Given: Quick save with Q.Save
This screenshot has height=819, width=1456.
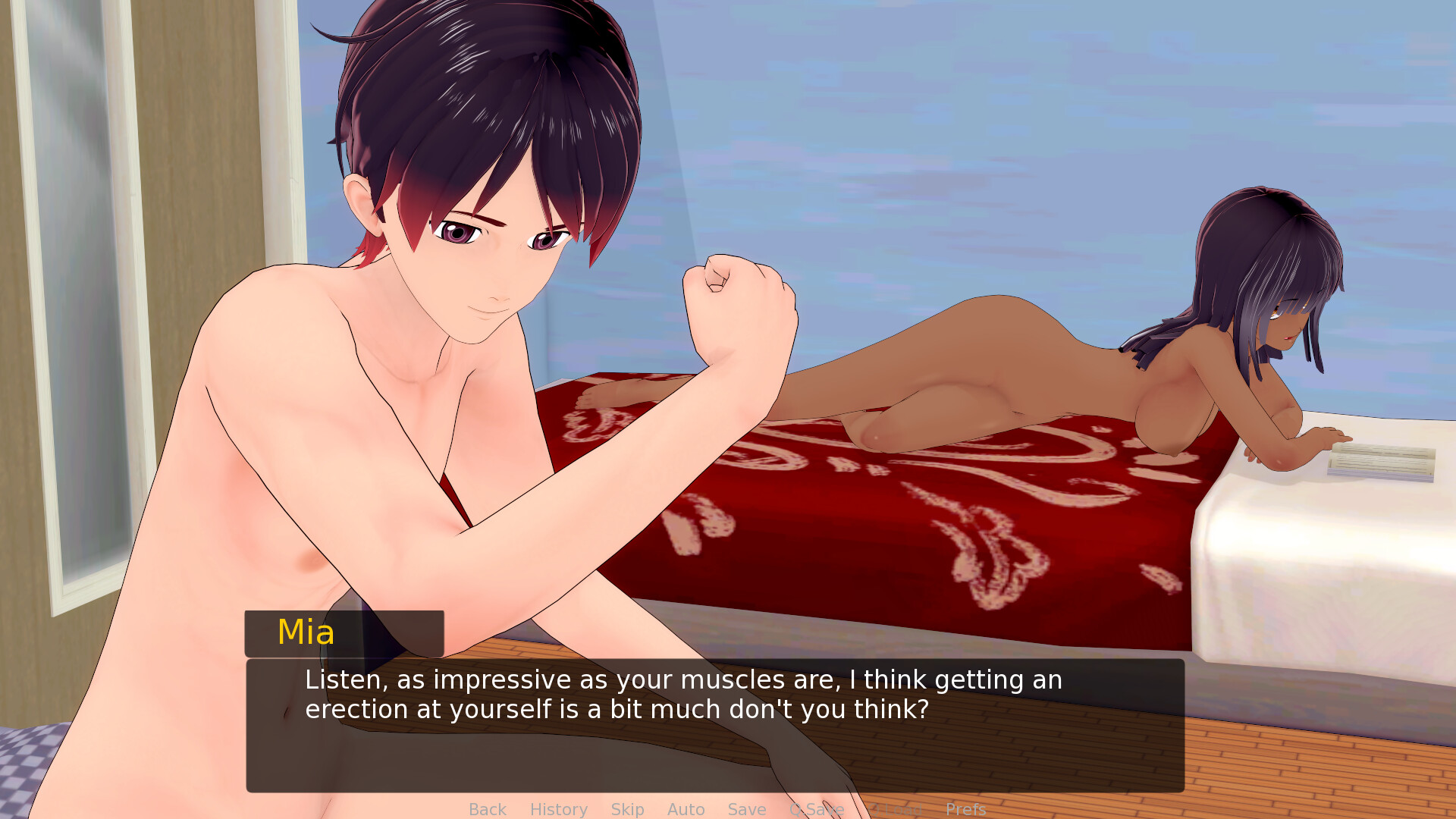Looking at the screenshot, I should pos(817,809).
